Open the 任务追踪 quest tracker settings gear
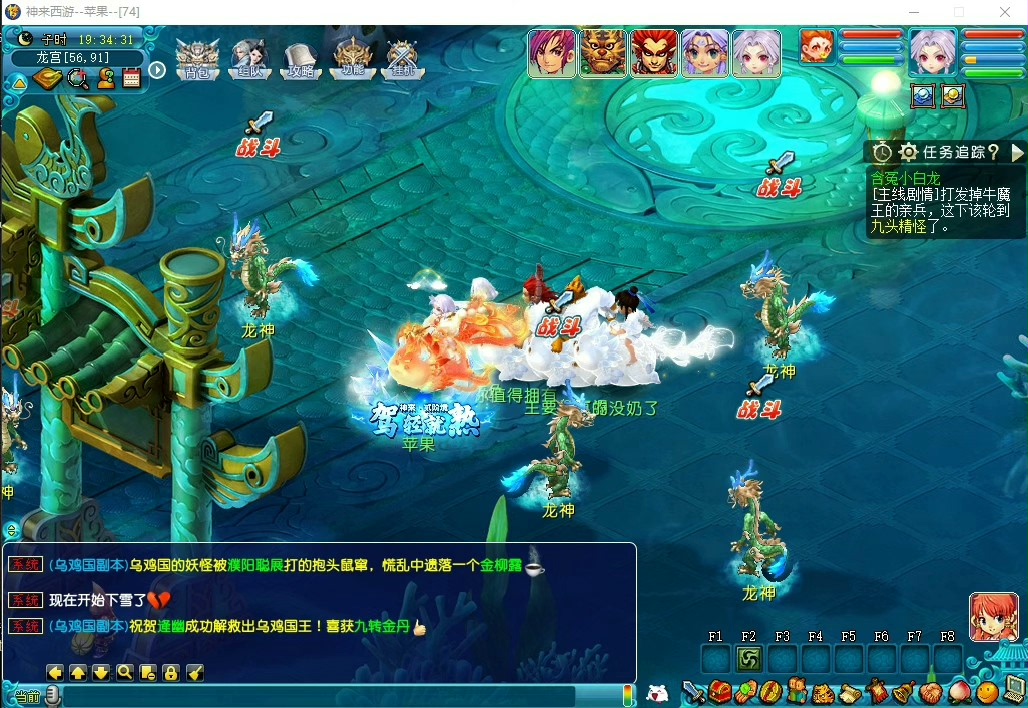The height and width of the screenshot is (708, 1028). (x=908, y=152)
